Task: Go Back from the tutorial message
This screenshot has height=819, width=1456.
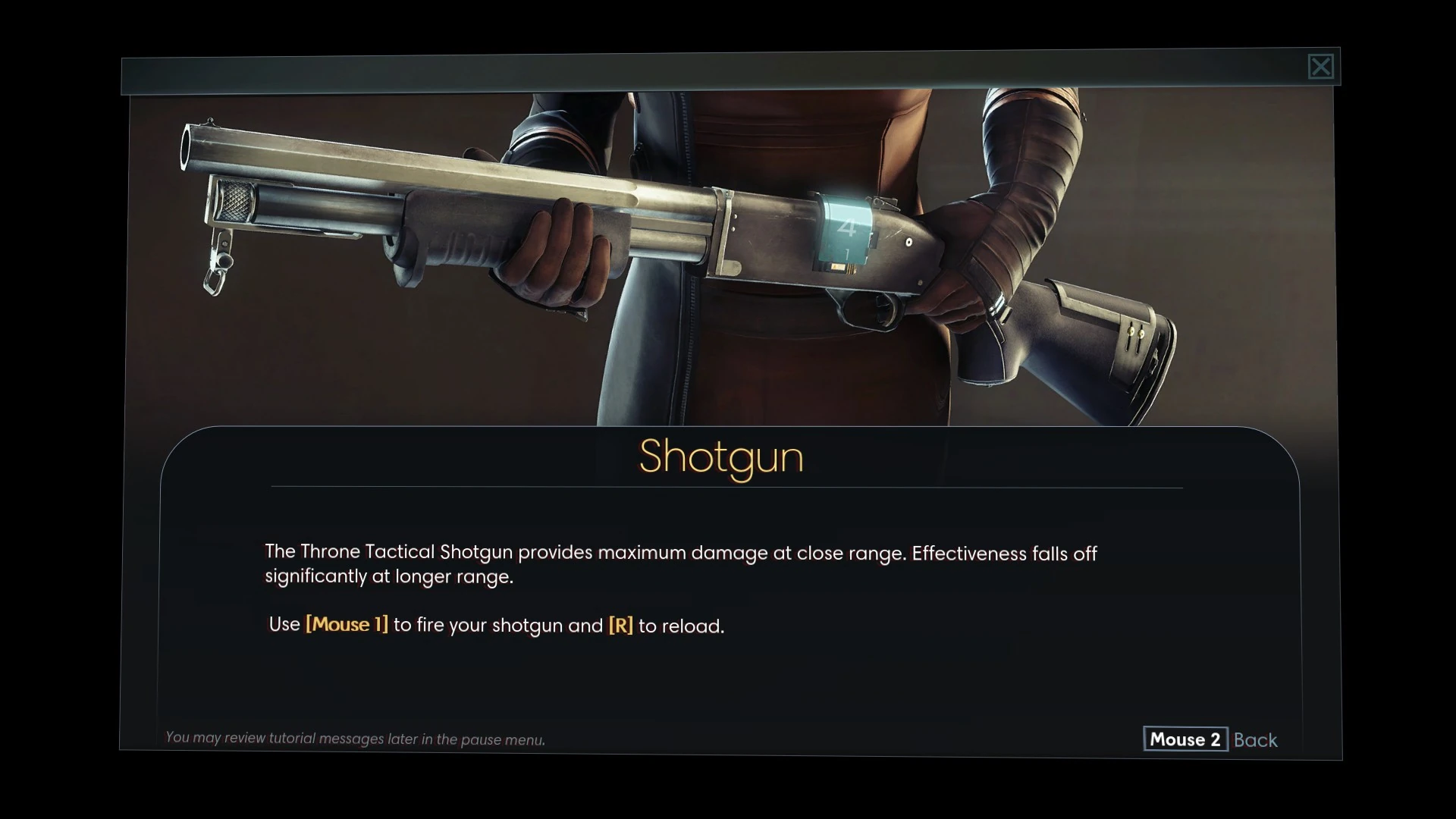Action: 1210,739
